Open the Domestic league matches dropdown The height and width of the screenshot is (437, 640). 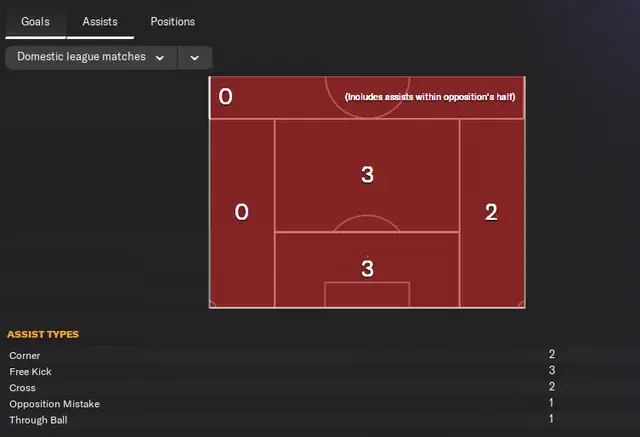[91, 58]
